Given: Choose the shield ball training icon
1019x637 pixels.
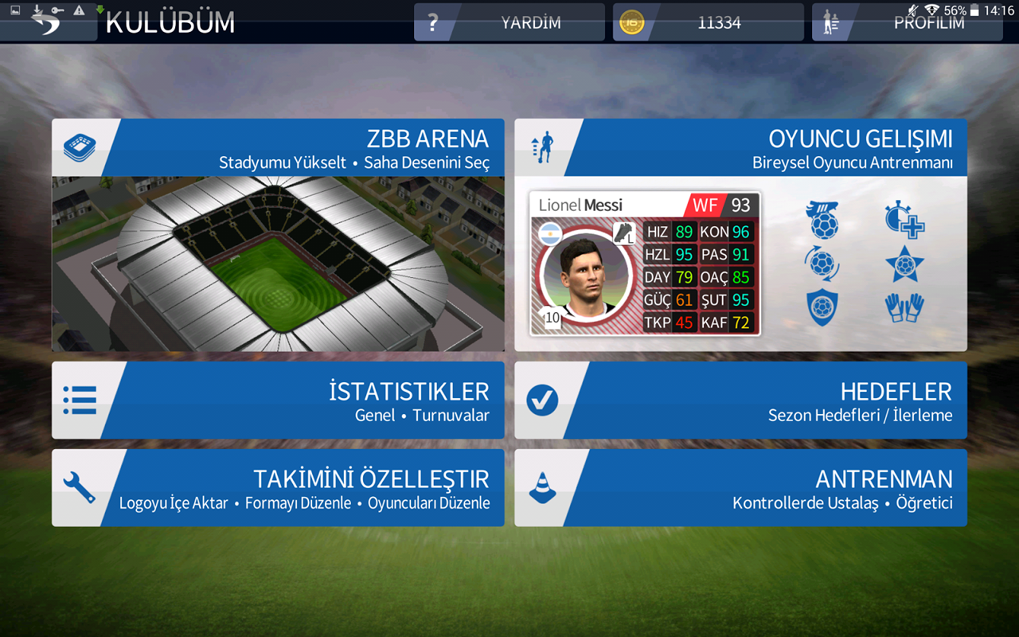Looking at the screenshot, I should click(822, 307).
